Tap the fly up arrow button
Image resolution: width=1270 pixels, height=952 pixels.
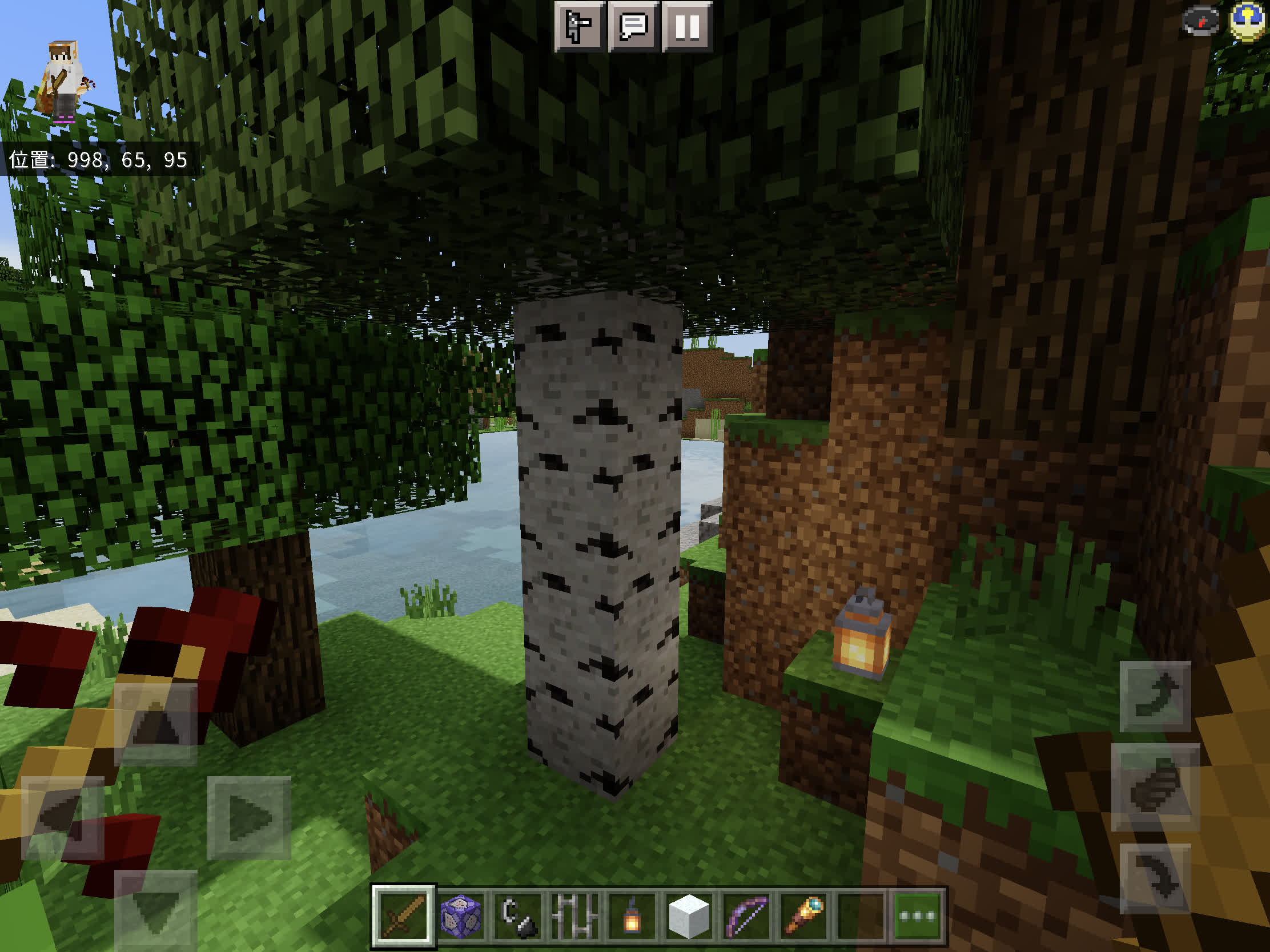[x=1155, y=696]
